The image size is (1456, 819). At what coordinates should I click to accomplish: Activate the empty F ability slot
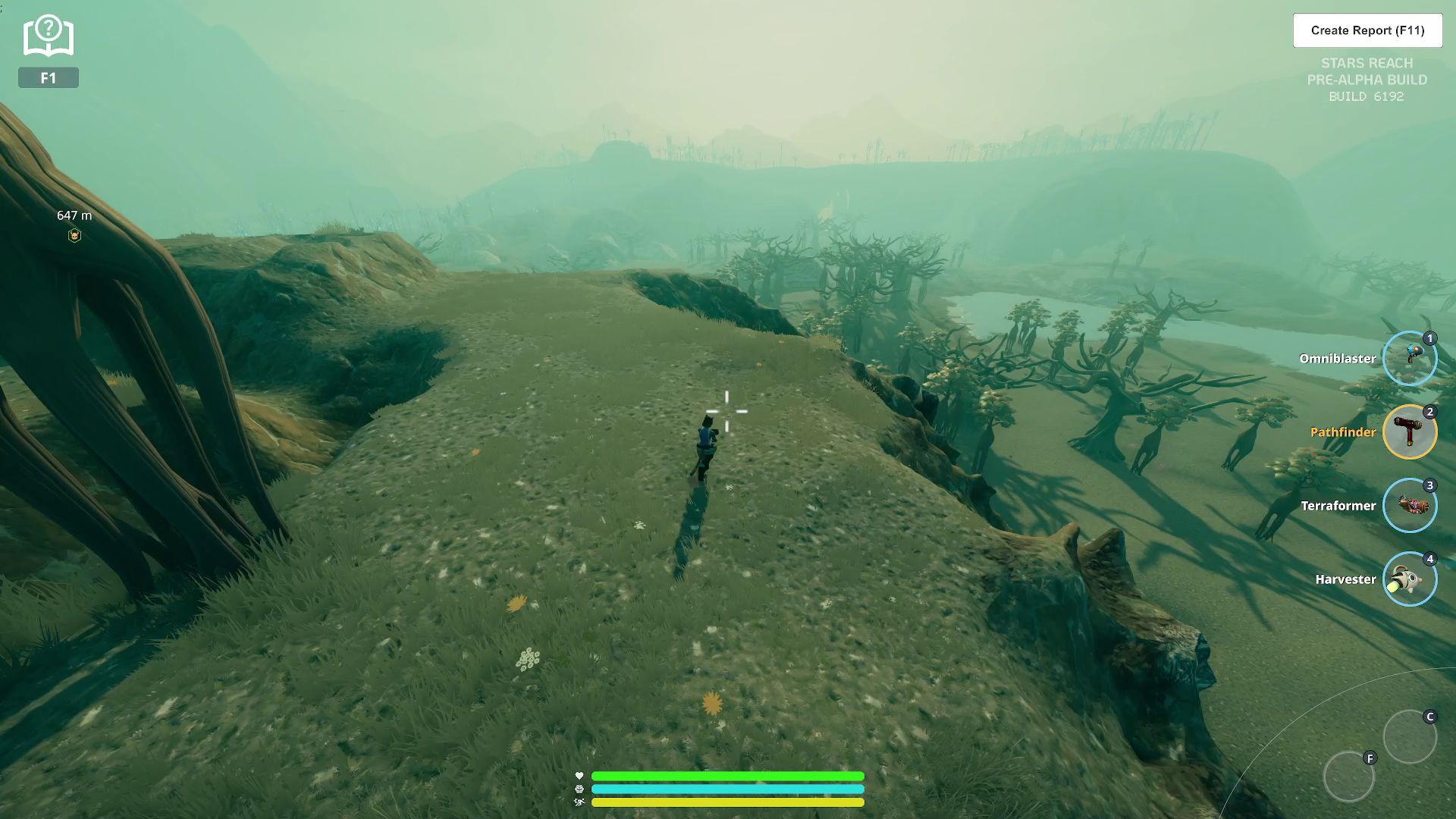click(x=1349, y=777)
